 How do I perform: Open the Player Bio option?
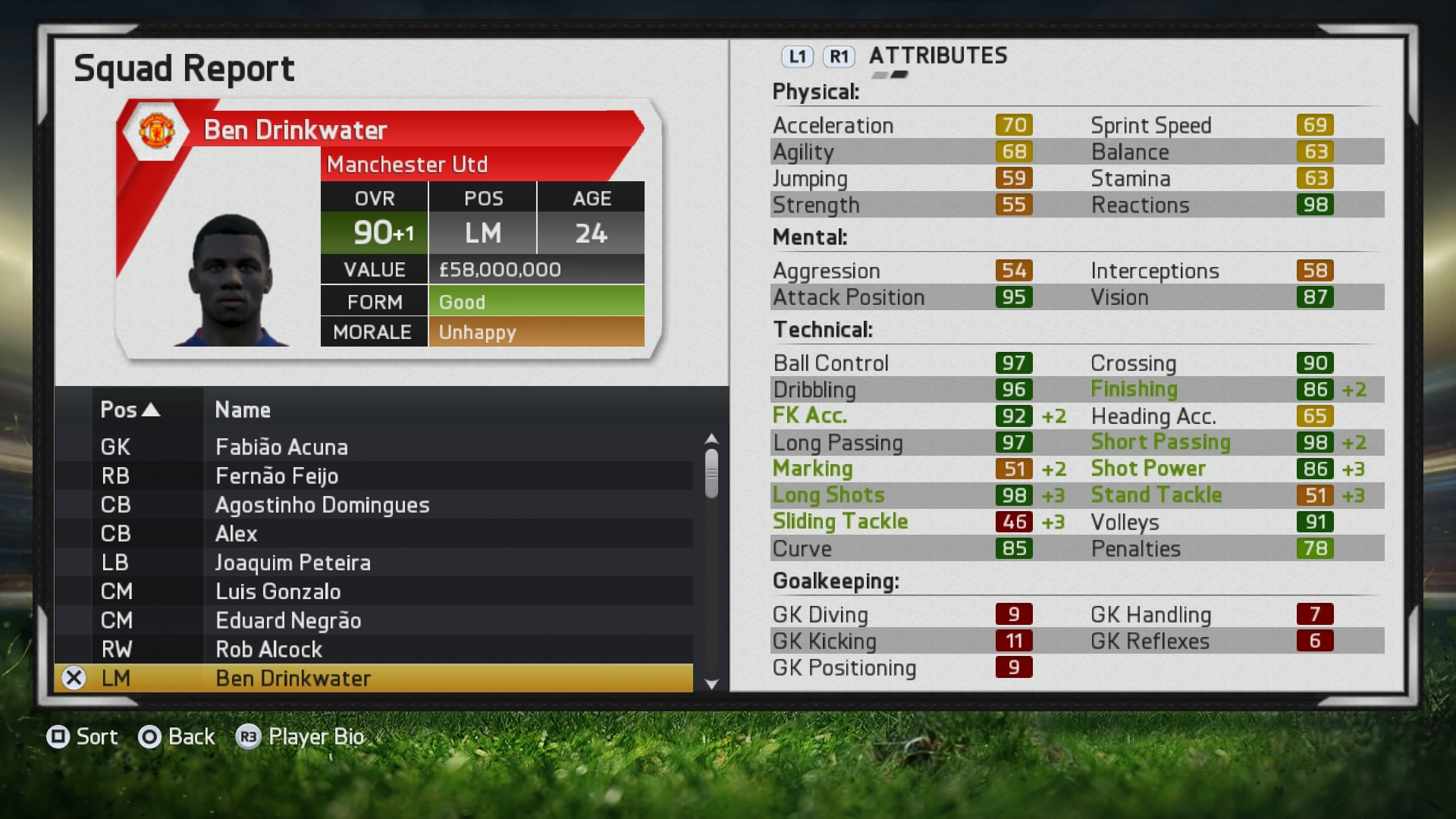(x=301, y=736)
